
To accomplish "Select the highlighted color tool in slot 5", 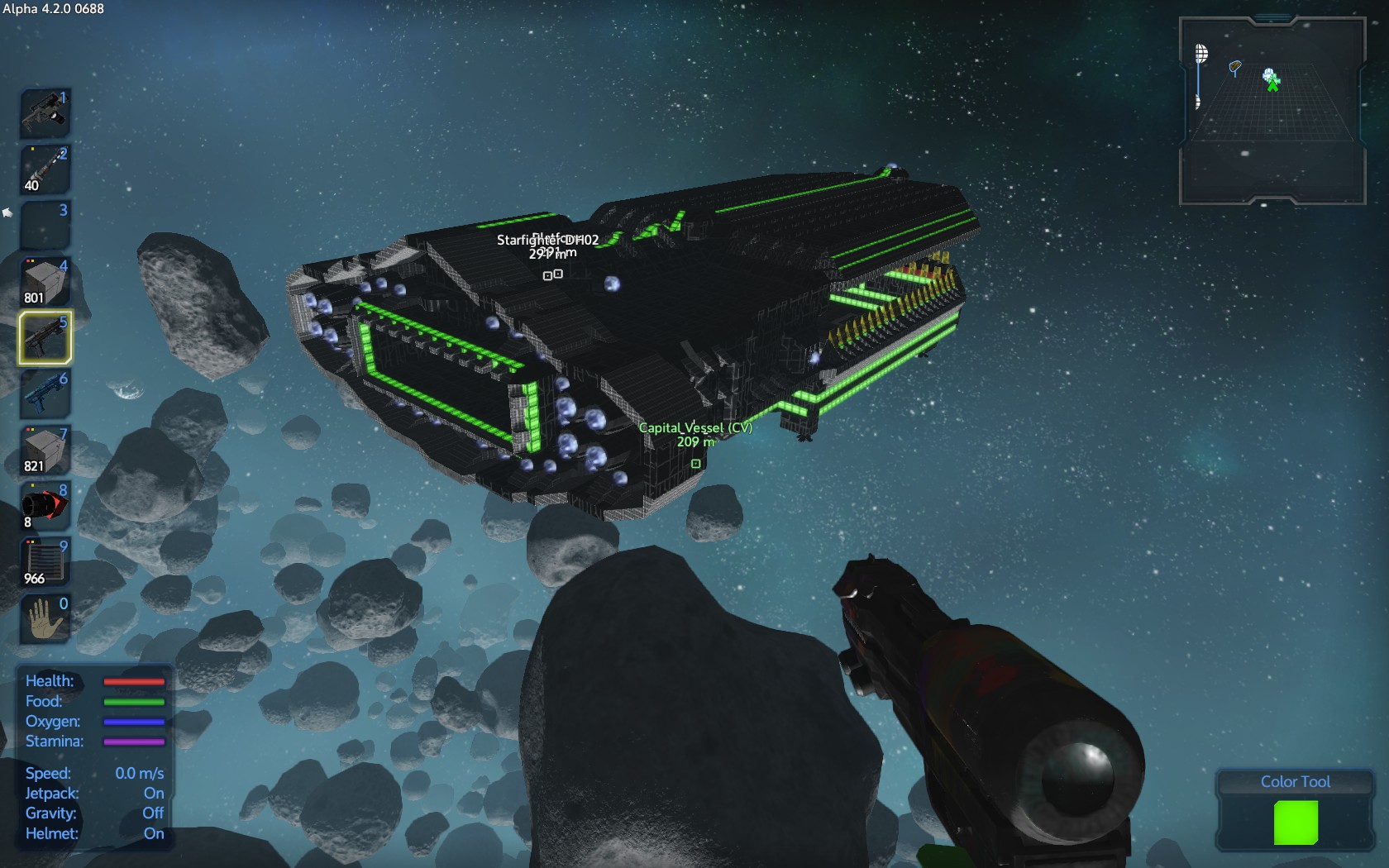I will [45, 337].
